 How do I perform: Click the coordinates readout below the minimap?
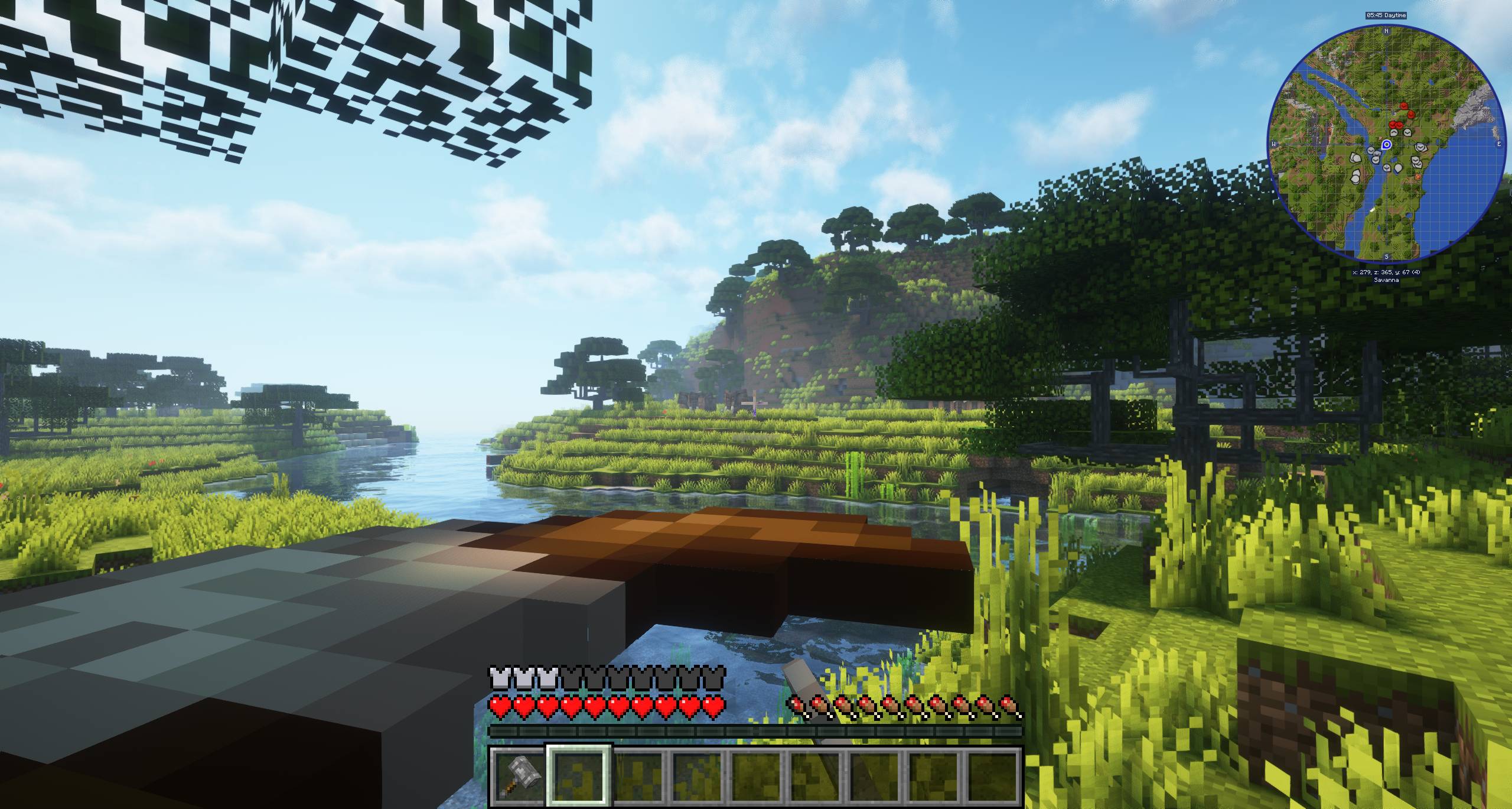point(1386,272)
